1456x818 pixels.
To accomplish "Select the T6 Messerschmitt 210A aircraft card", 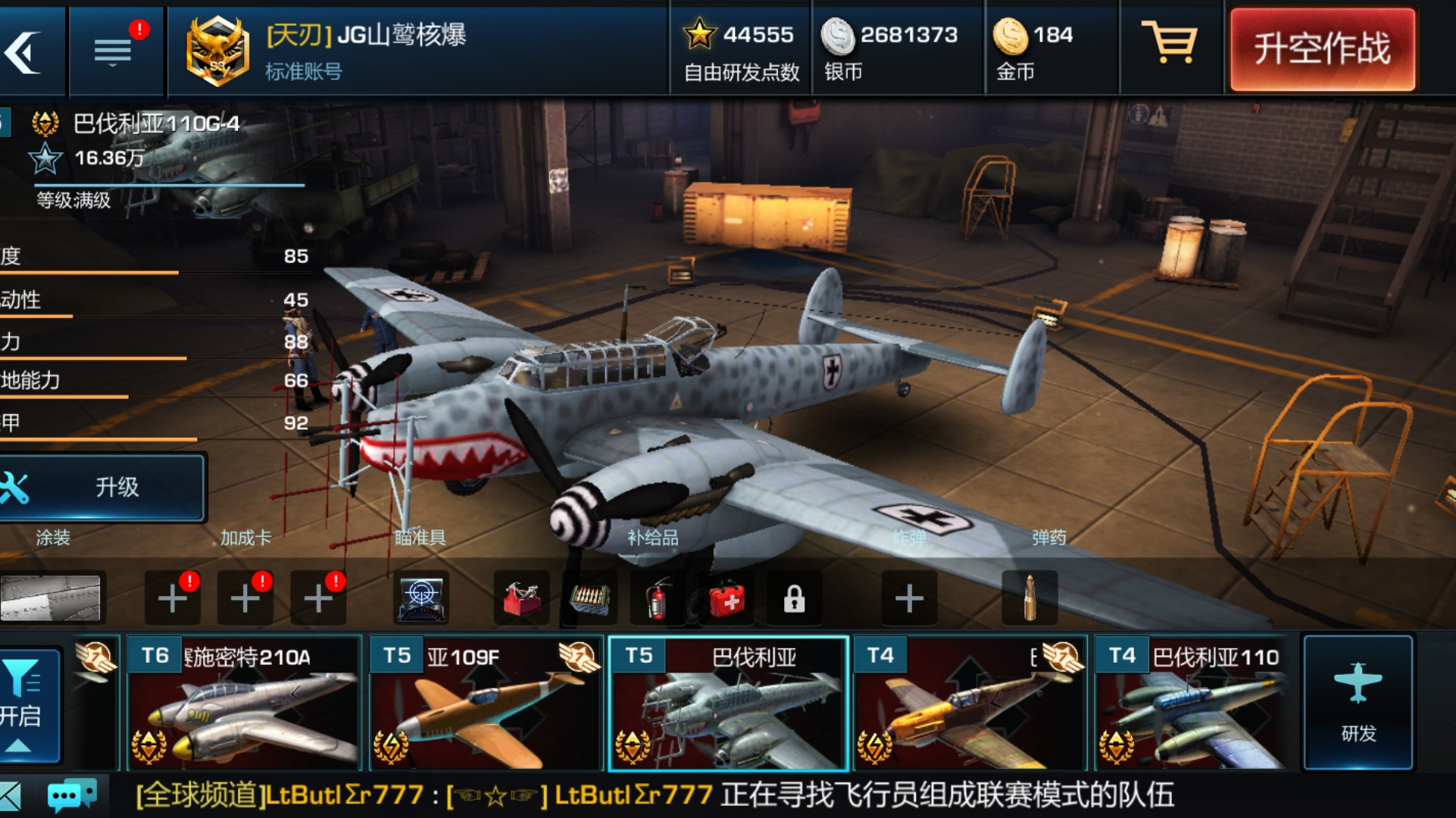I will pyautogui.click(x=244, y=703).
